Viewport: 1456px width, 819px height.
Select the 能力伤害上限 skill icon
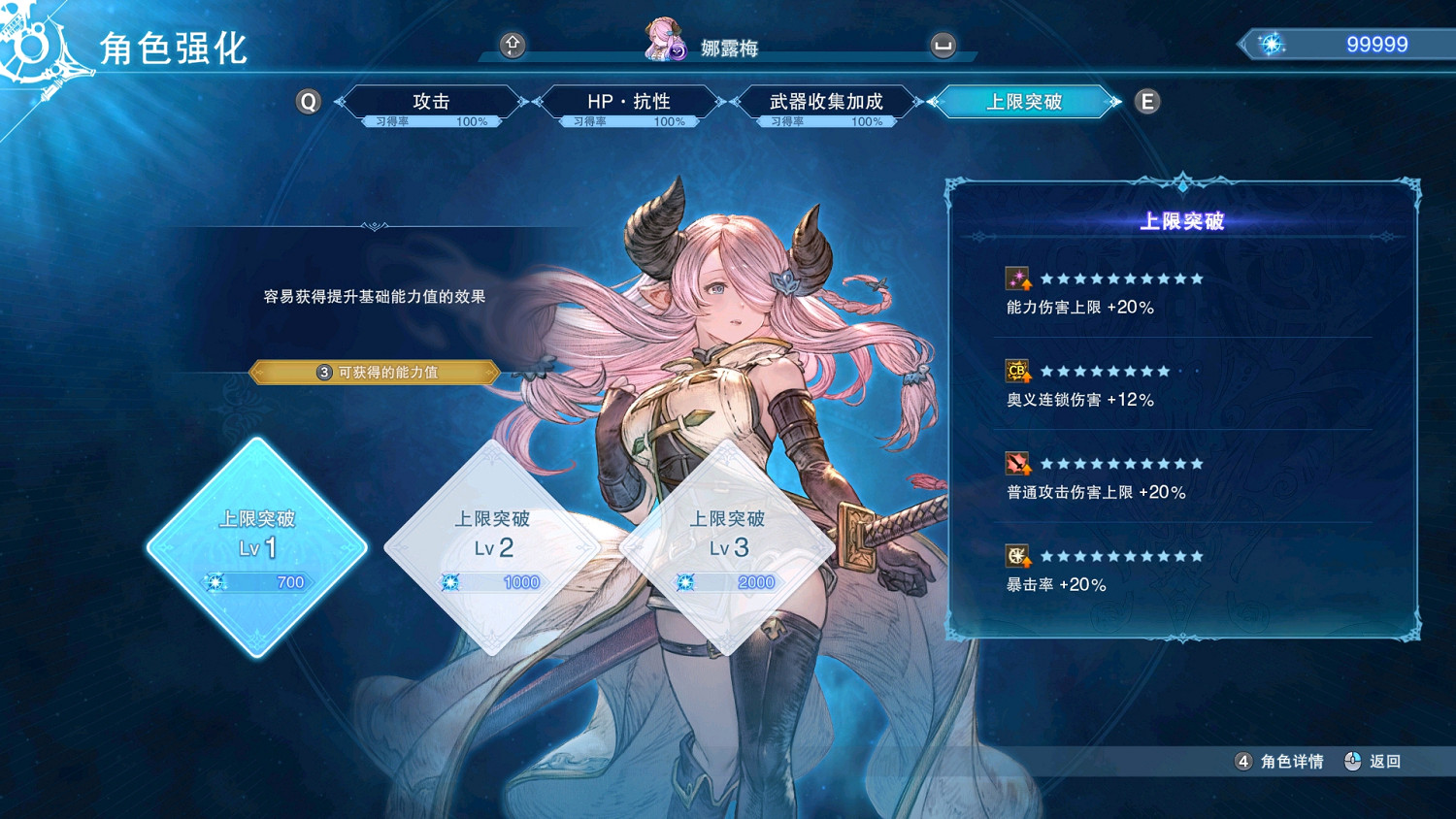click(1015, 278)
